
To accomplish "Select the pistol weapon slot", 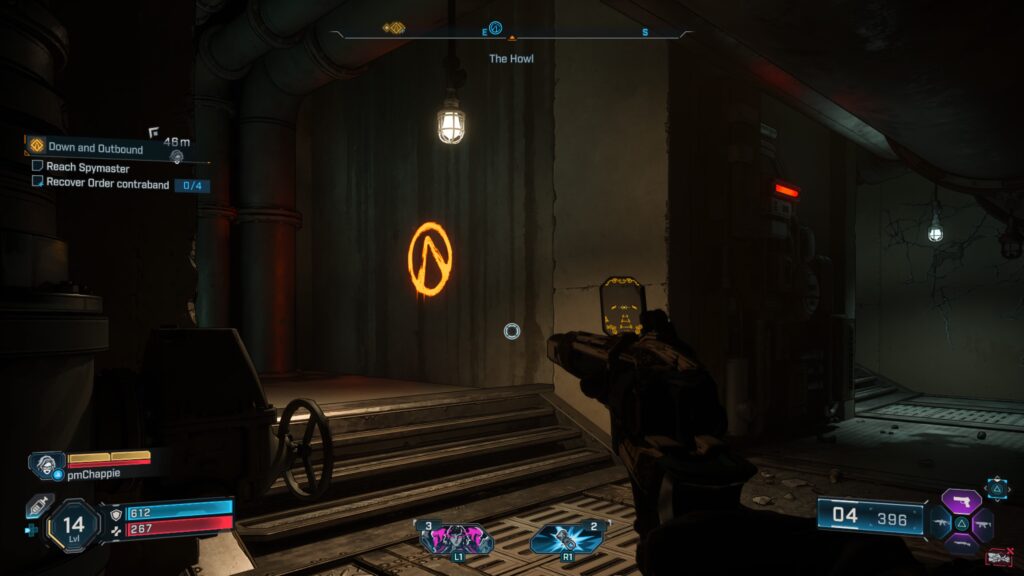I will coord(964,499).
